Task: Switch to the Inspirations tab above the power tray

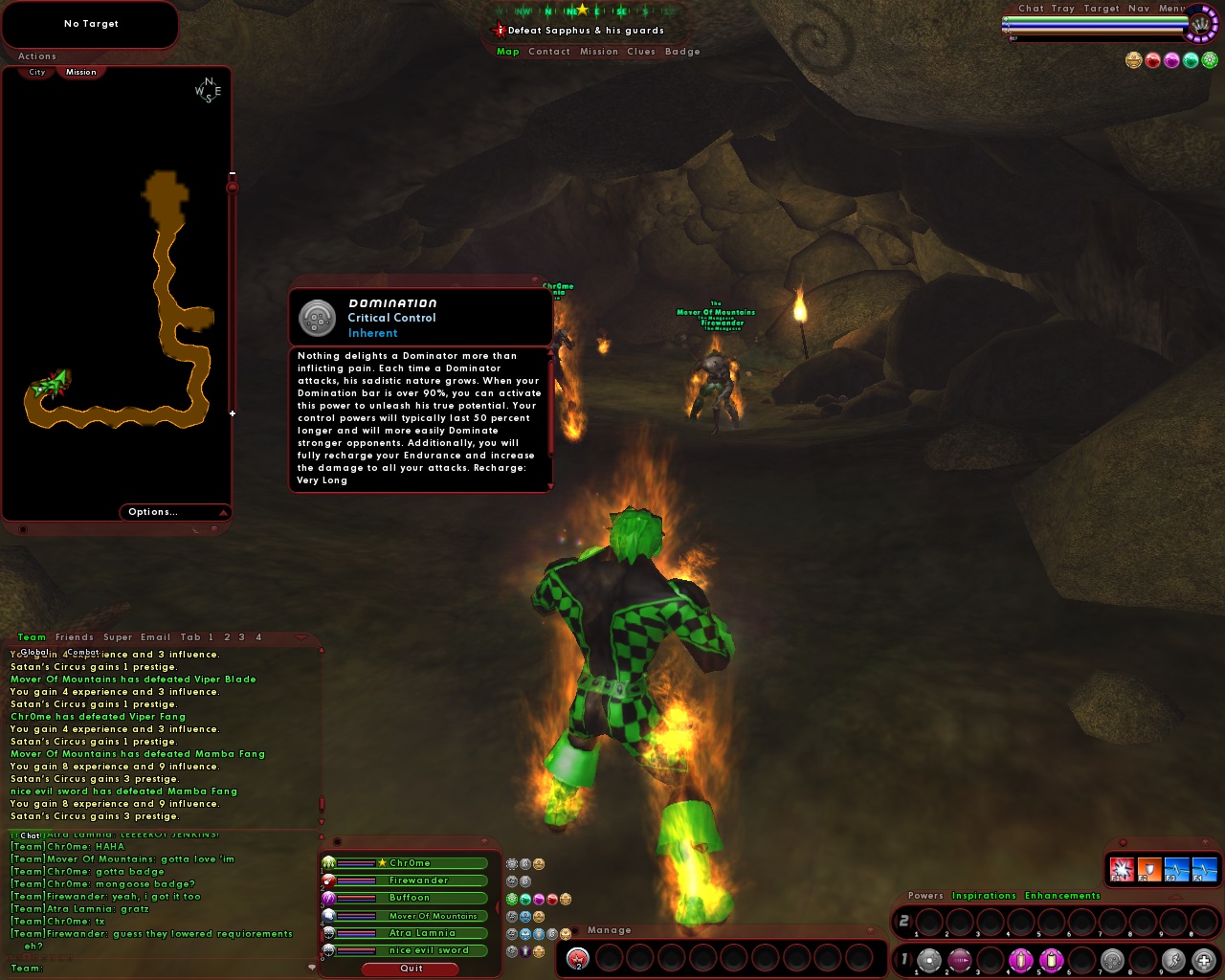Action: pos(985,896)
